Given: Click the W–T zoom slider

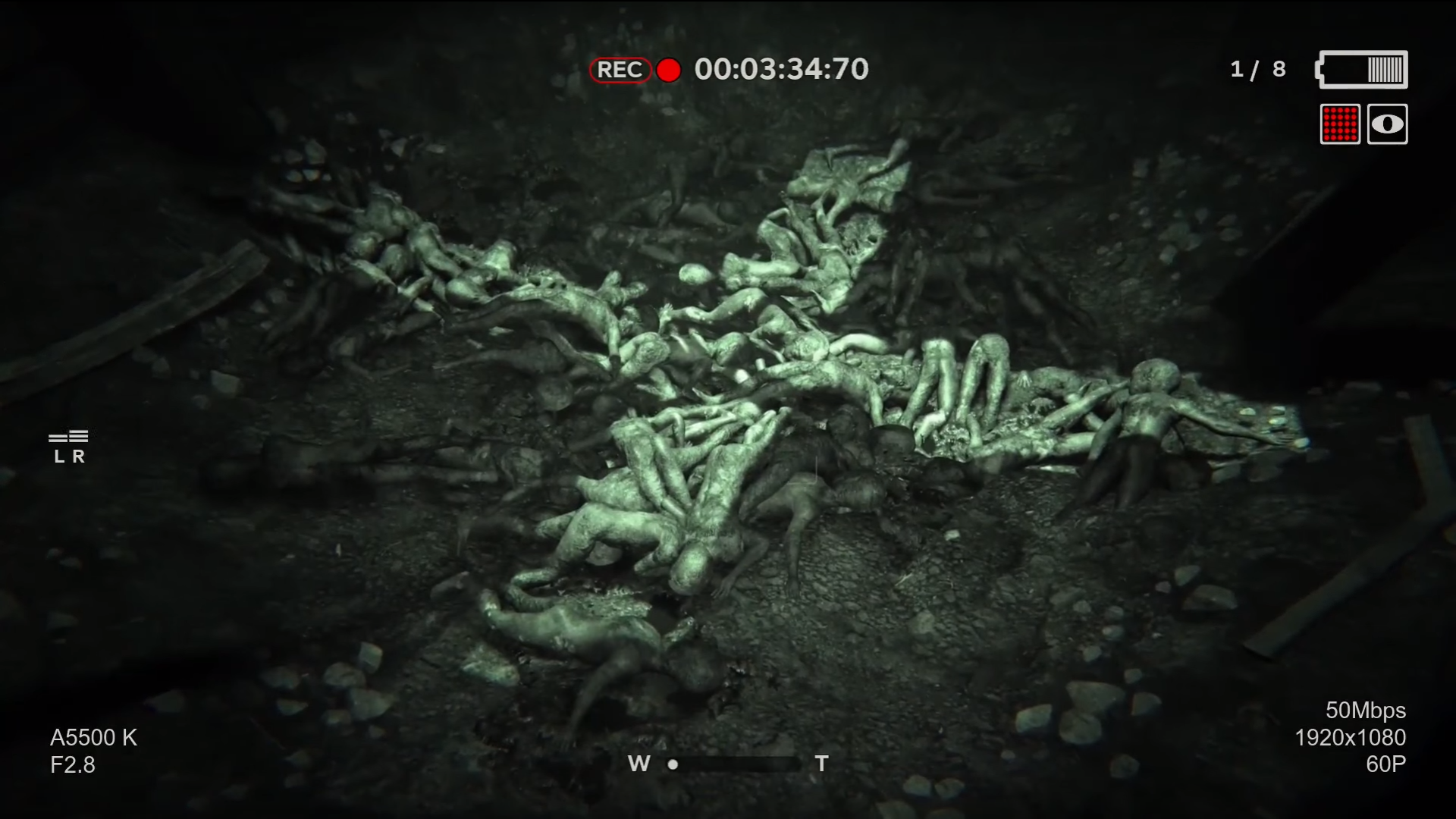Looking at the screenshot, I should click(x=732, y=764).
